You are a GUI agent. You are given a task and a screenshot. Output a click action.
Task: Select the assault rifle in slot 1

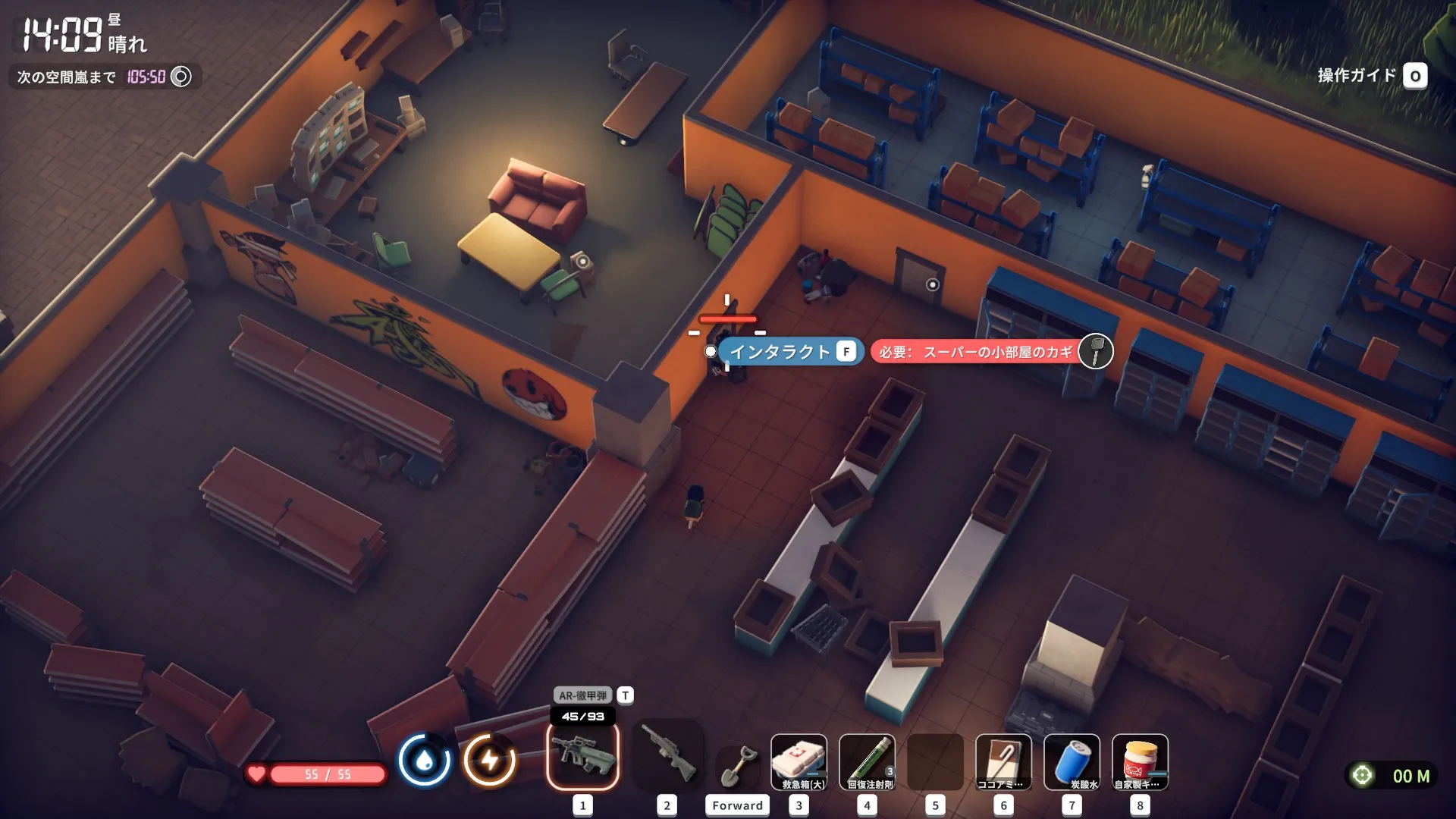pyautogui.click(x=582, y=755)
